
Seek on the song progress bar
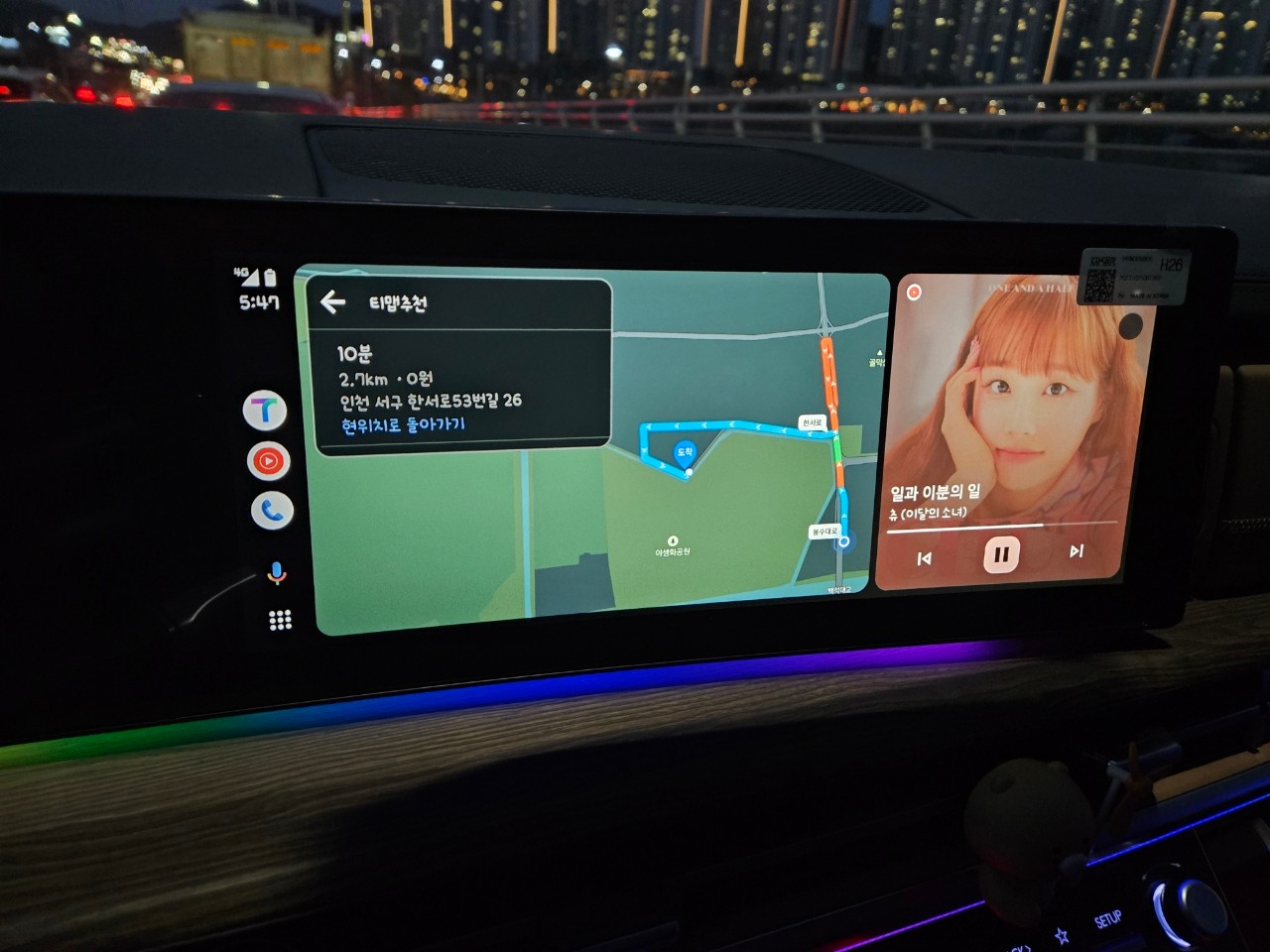pos(1001,528)
